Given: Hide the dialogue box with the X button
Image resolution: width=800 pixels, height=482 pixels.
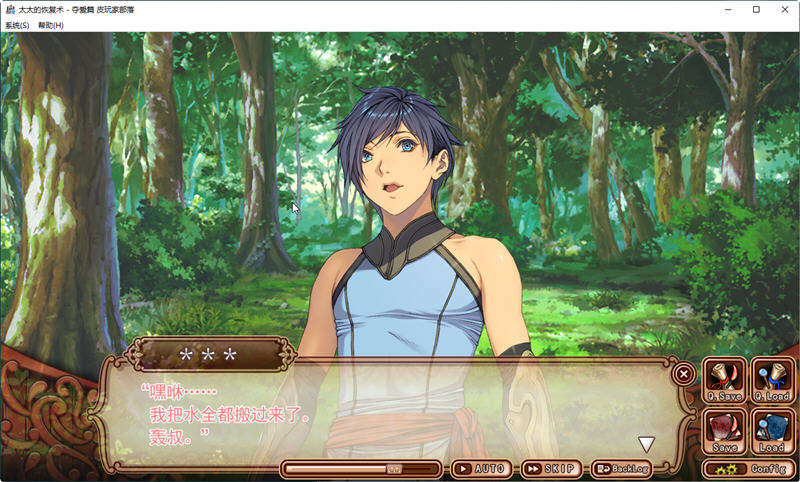Looking at the screenshot, I should tap(684, 373).
